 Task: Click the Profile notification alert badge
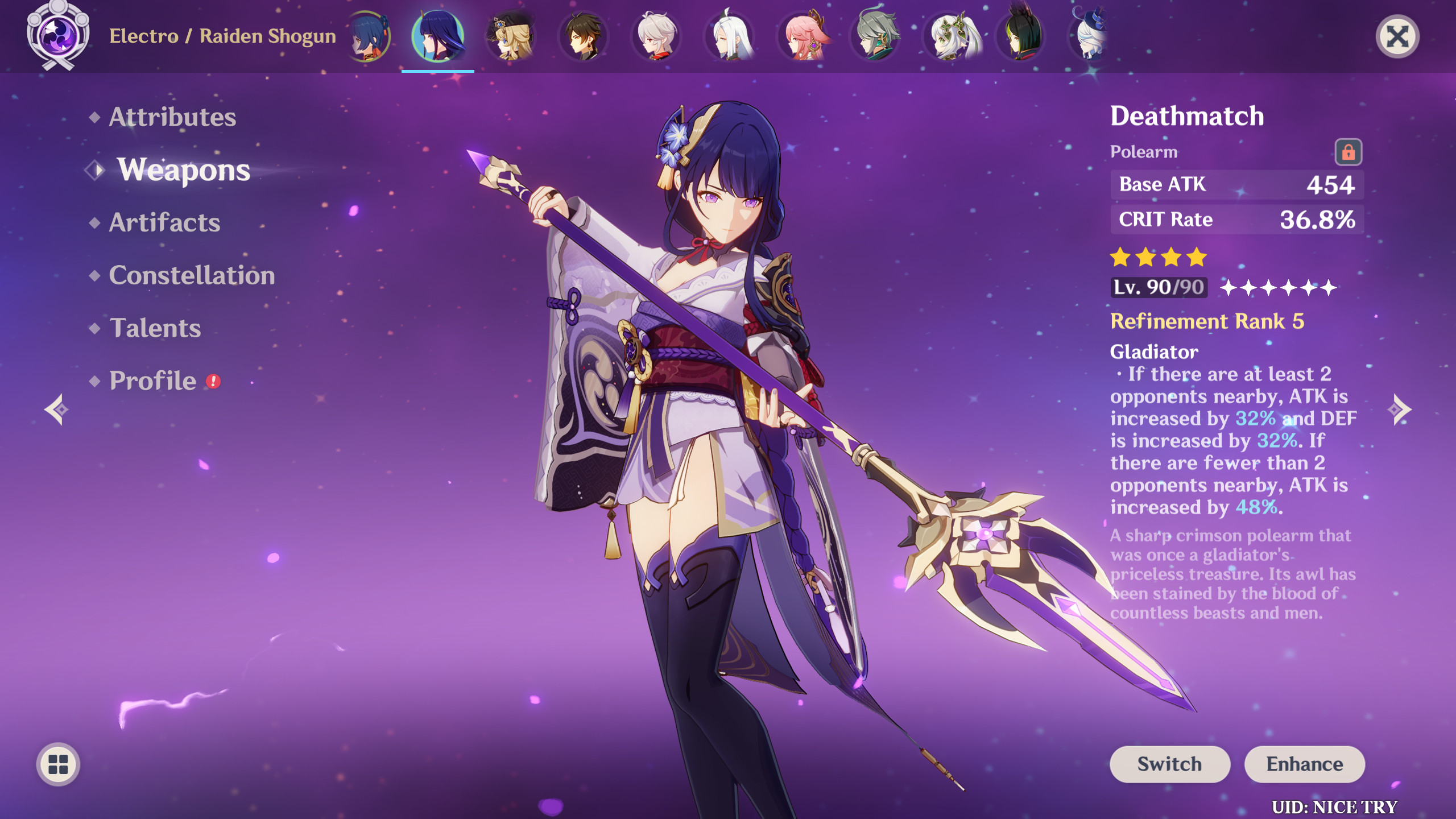pyautogui.click(x=213, y=380)
